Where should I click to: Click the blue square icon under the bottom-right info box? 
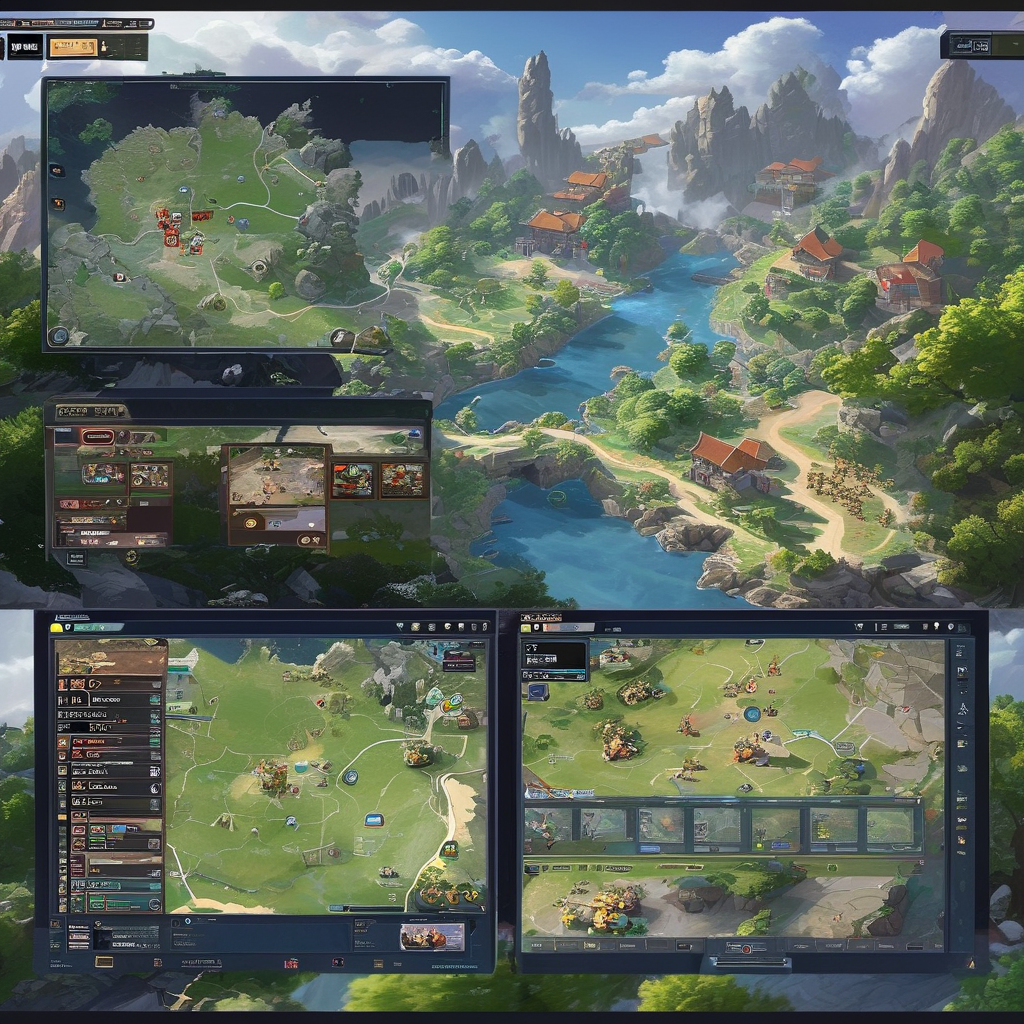click(x=539, y=691)
